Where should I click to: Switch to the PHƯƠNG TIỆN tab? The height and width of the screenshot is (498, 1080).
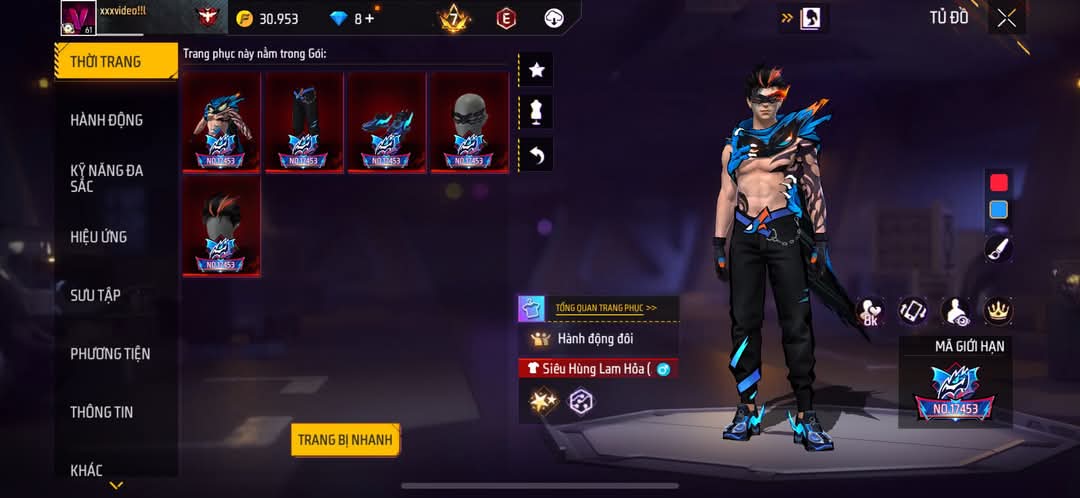(110, 353)
